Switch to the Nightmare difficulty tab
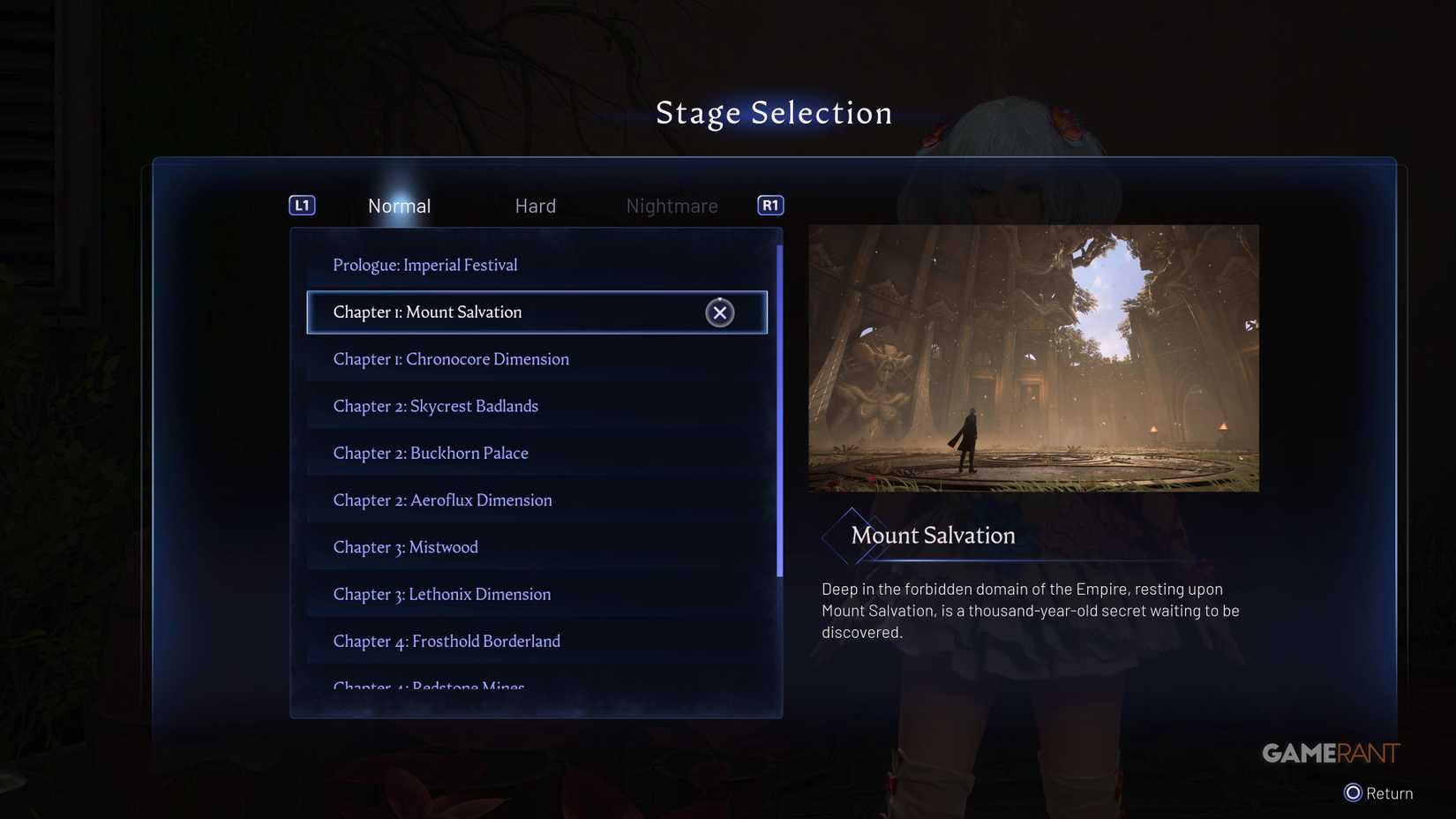Viewport: 1456px width, 819px height. pos(672,206)
